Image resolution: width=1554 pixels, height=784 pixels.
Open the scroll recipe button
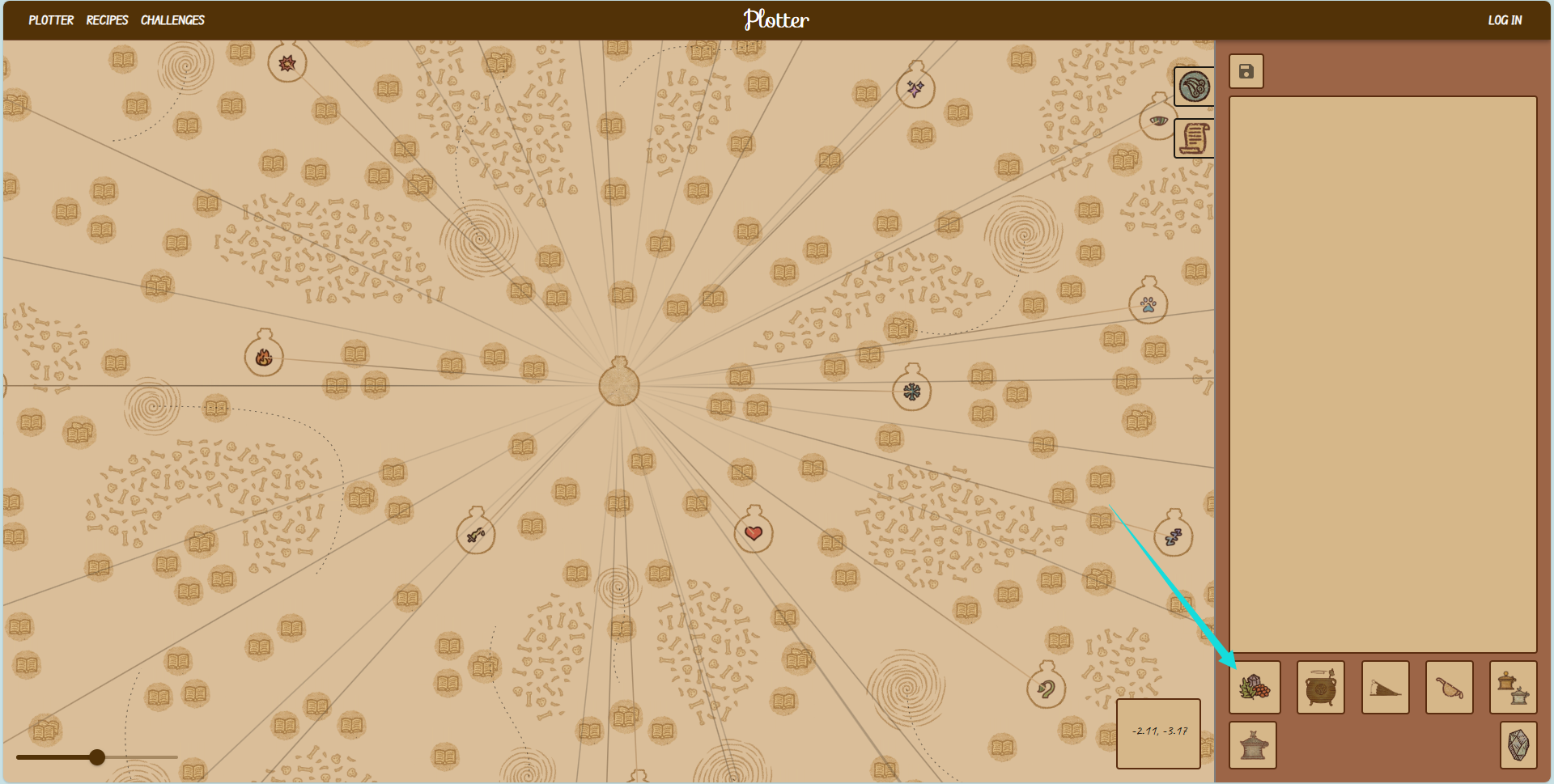tap(1194, 138)
